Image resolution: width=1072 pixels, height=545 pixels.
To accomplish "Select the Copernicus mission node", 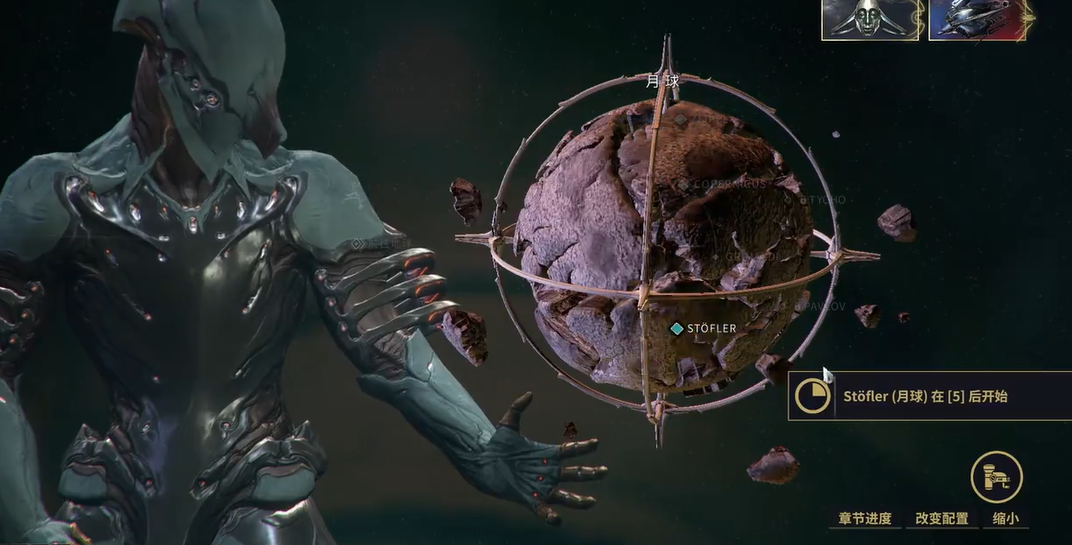I will pos(685,185).
